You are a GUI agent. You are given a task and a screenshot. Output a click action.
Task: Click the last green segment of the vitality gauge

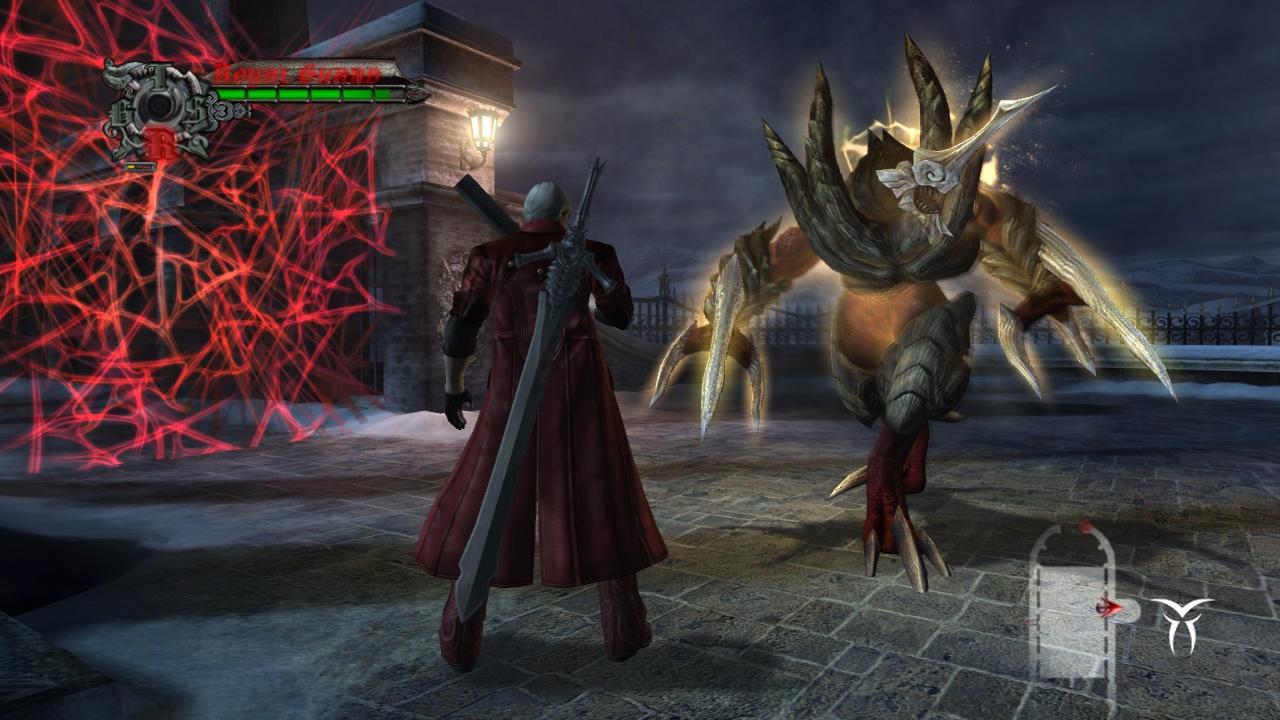pos(382,94)
